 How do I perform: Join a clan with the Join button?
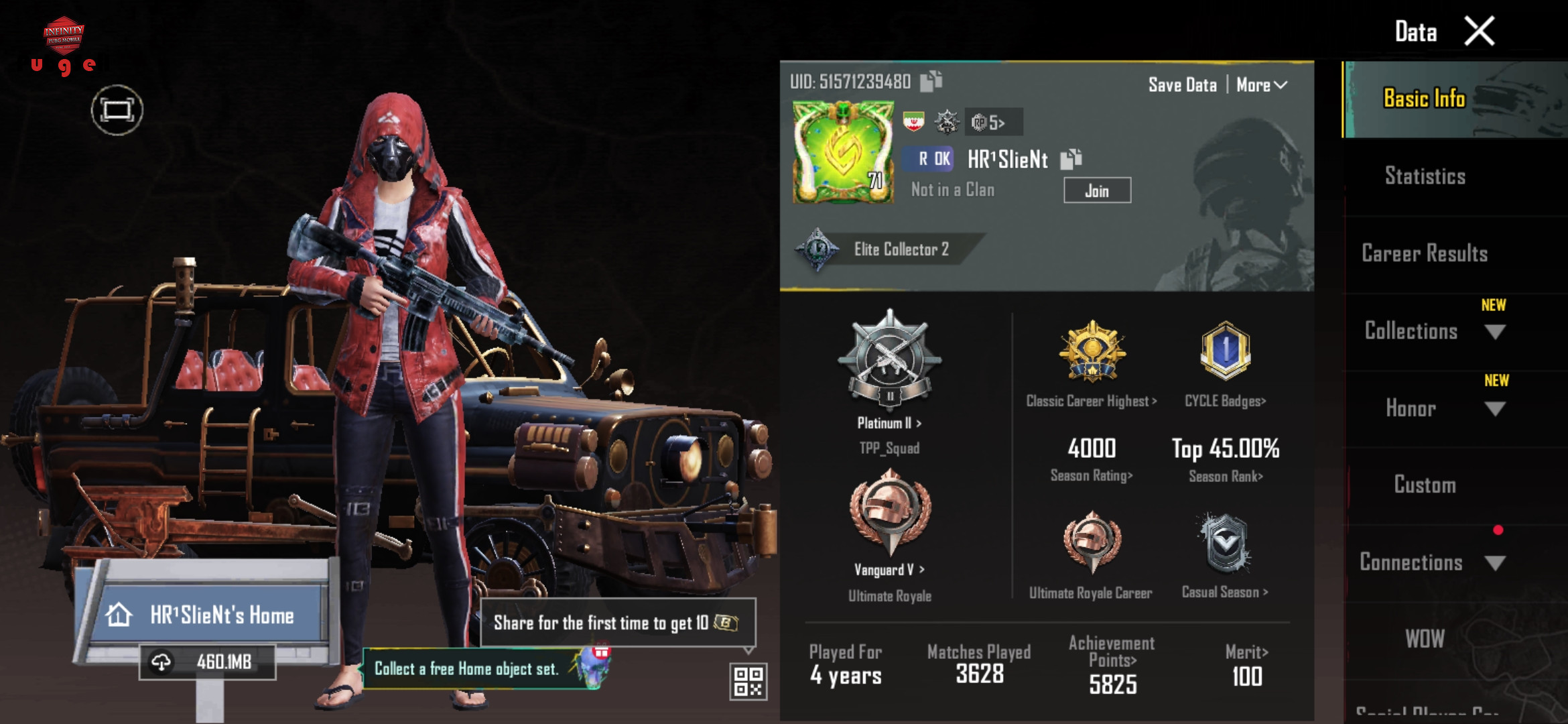point(1097,191)
